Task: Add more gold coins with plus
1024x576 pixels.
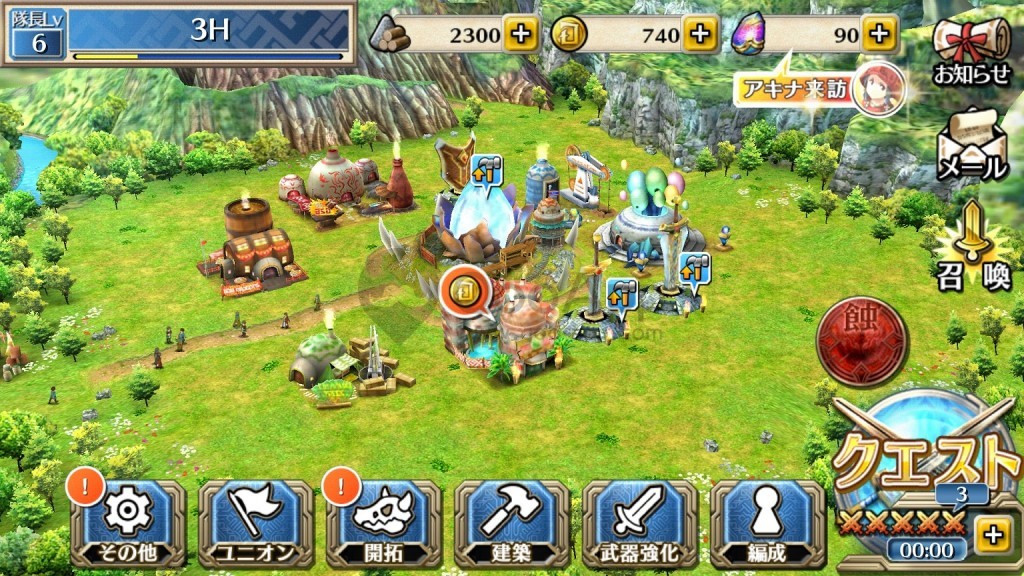Action: pos(699,35)
